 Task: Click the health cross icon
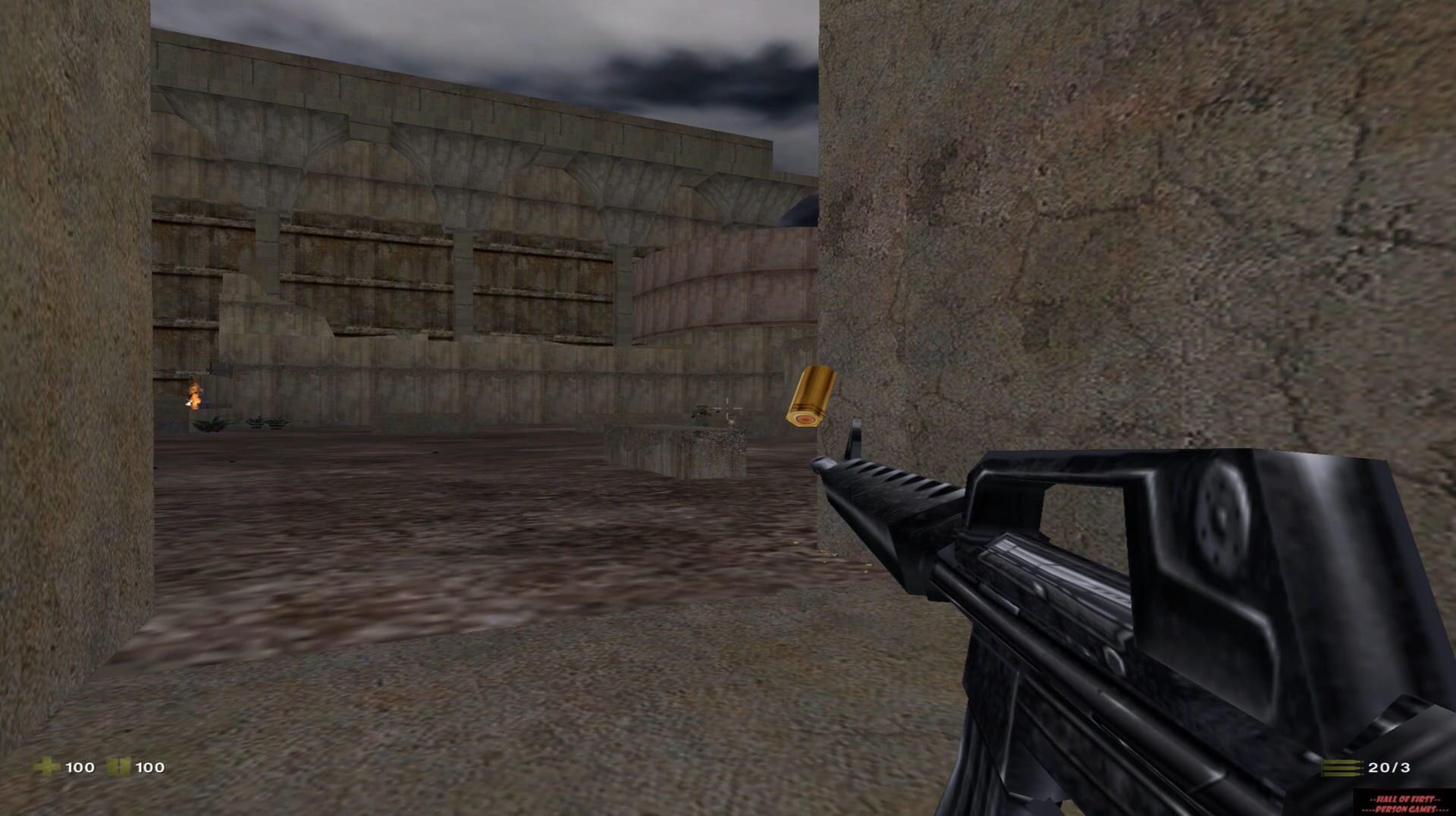coord(45,767)
